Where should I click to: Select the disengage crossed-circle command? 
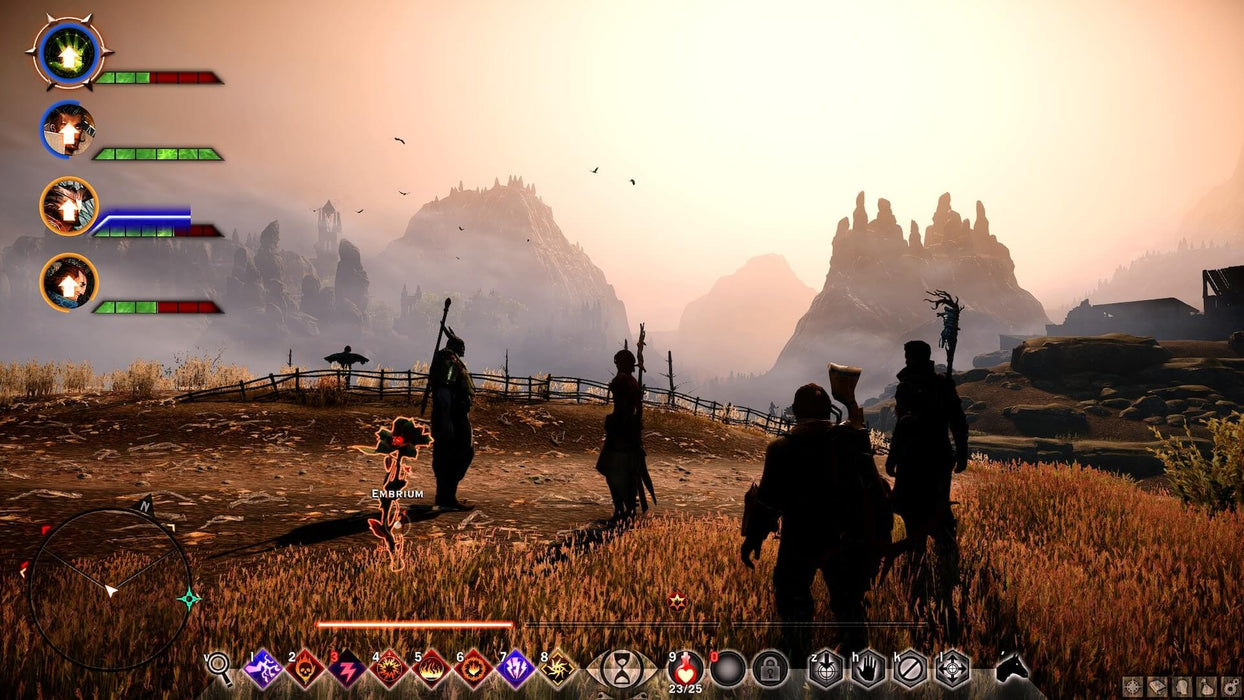click(910, 668)
